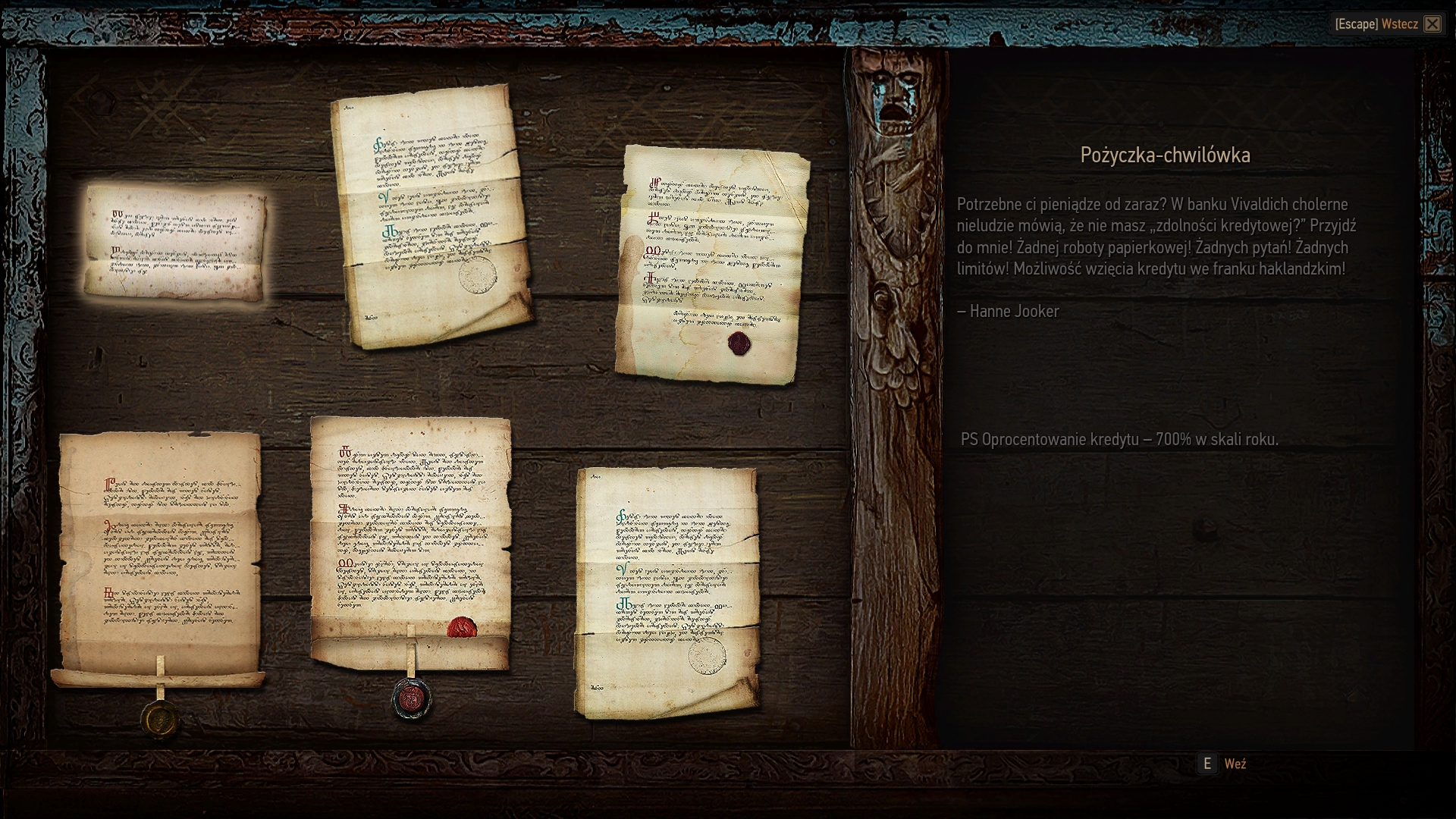Select the small glowing highlighted notice
This screenshot has height=819, width=1456.
pos(175,243)
